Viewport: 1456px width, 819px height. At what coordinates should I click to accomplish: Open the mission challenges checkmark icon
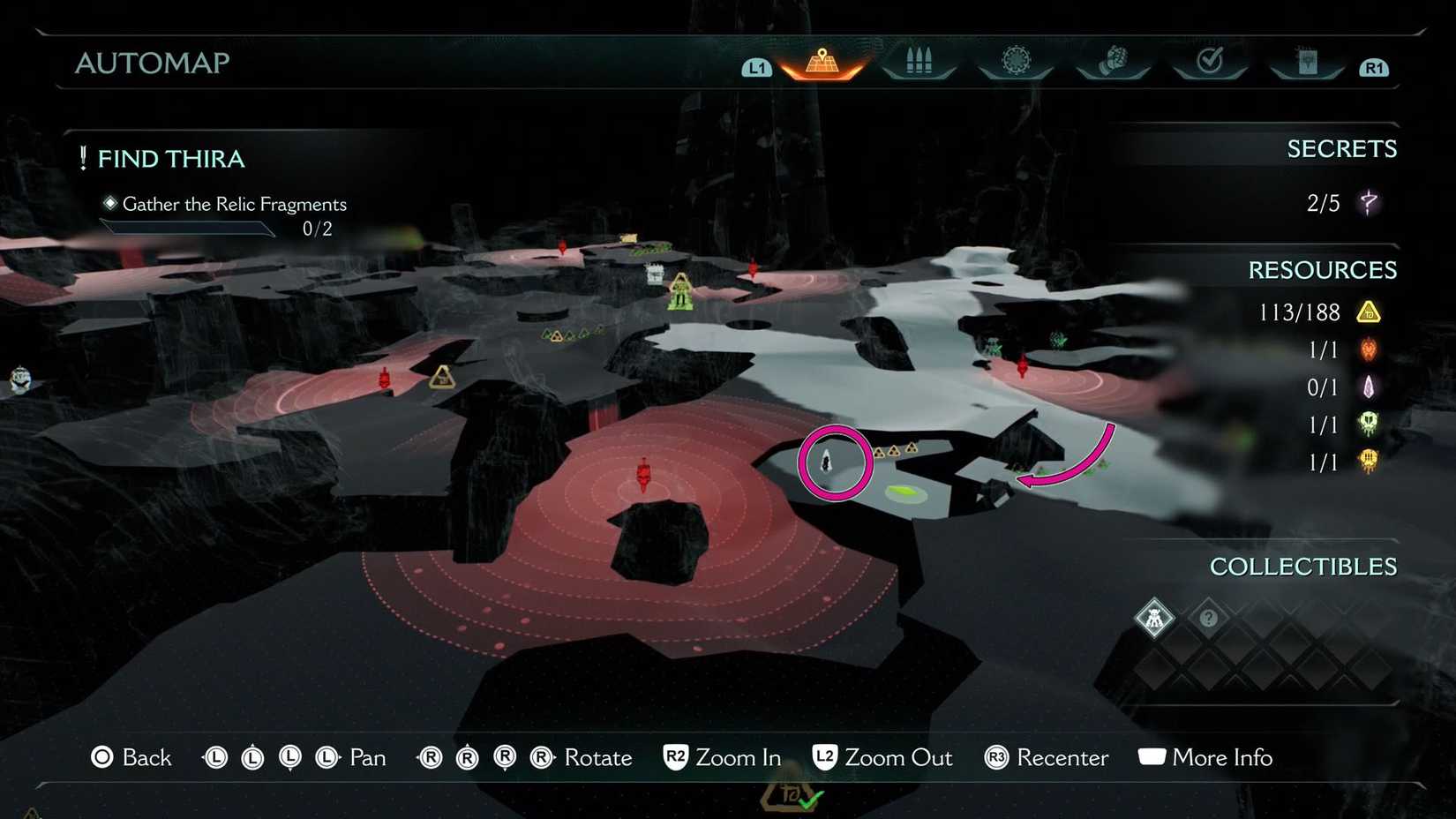click(x=1211, y=60)
